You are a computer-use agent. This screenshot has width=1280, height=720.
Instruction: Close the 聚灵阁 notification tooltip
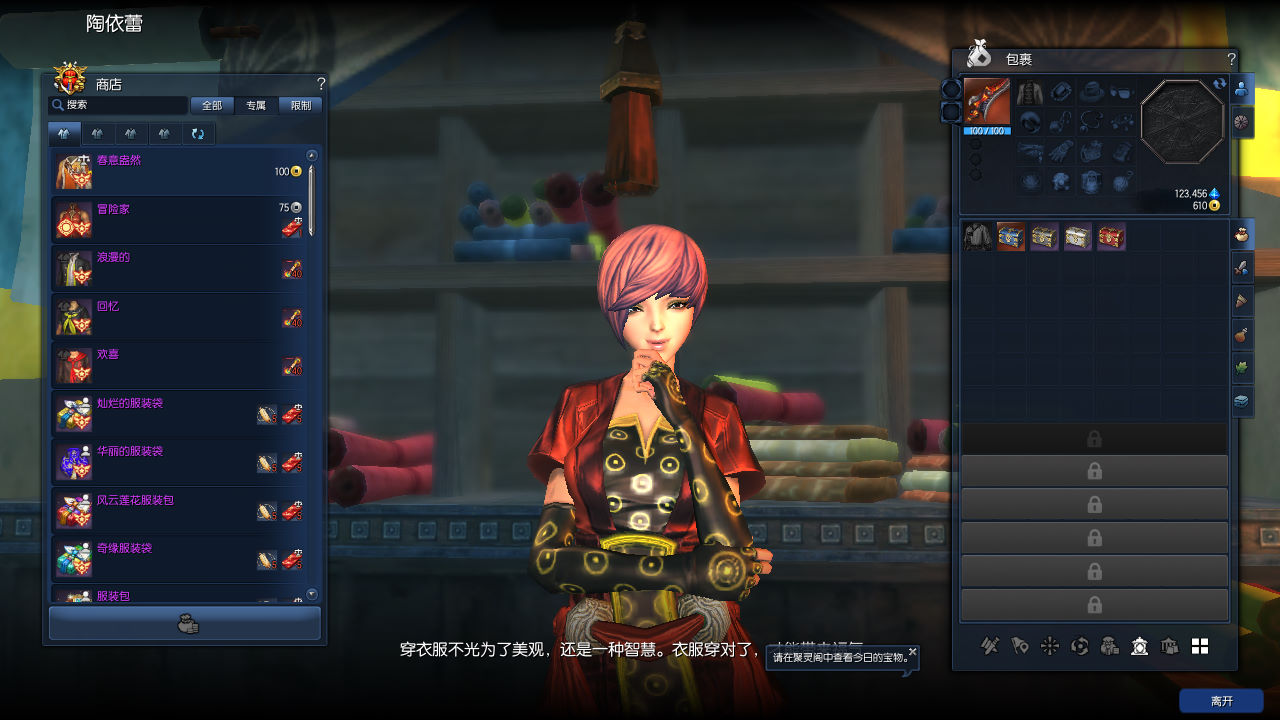(912, 652)
